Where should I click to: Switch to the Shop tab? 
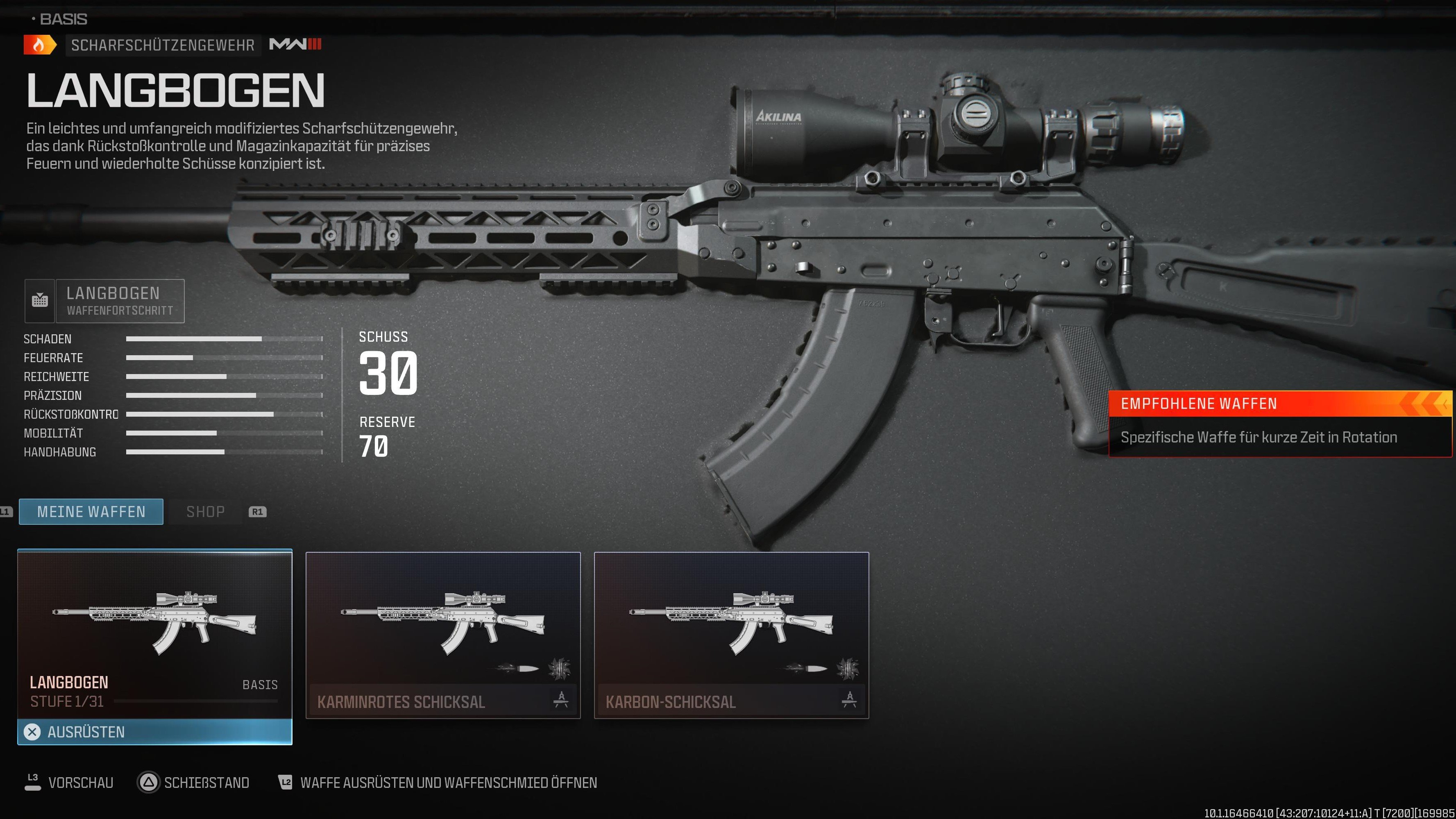tap(206, 512)
